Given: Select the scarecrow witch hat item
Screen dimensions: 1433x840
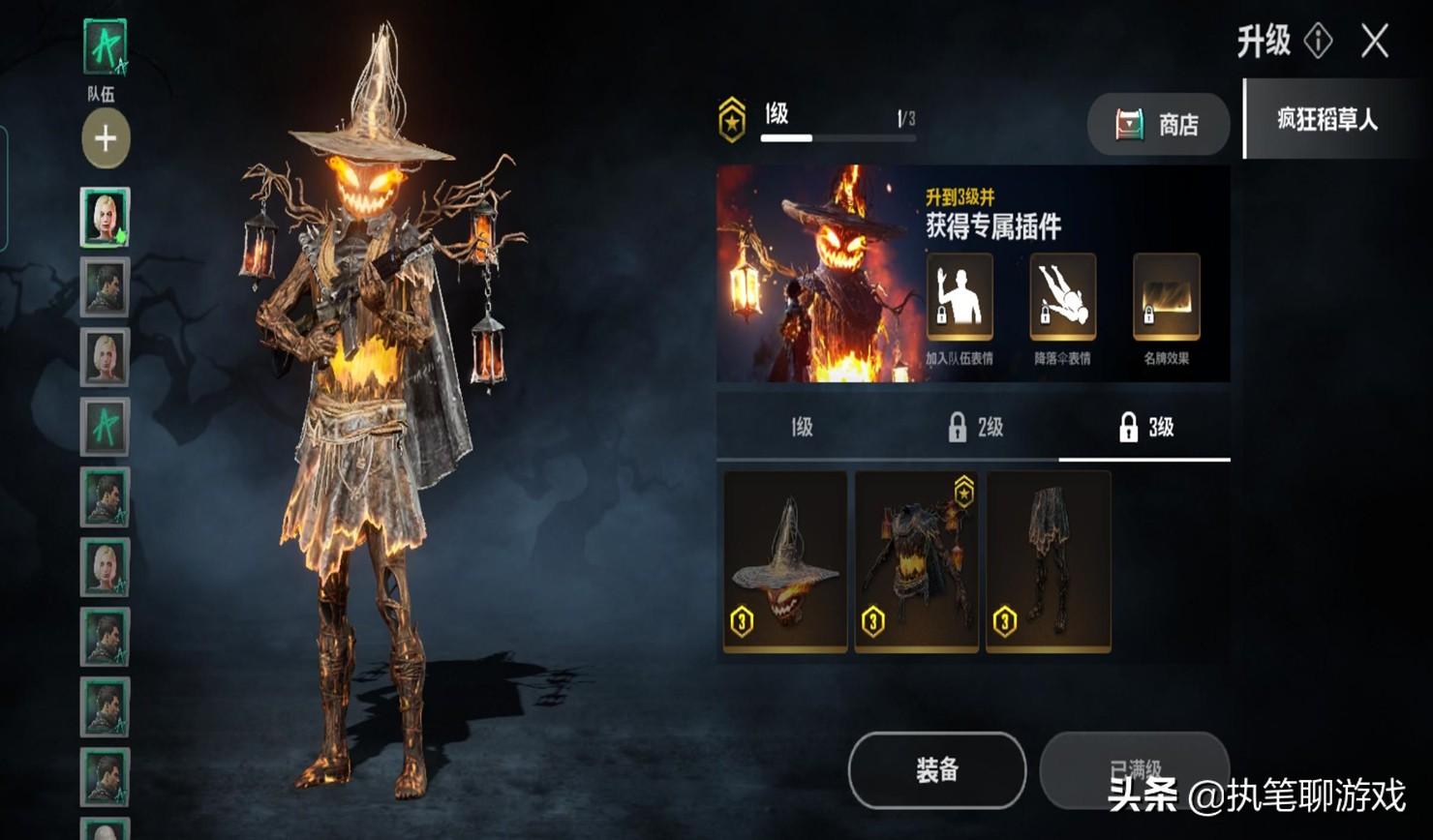Looking at the screenshot, I should (785, 561).
